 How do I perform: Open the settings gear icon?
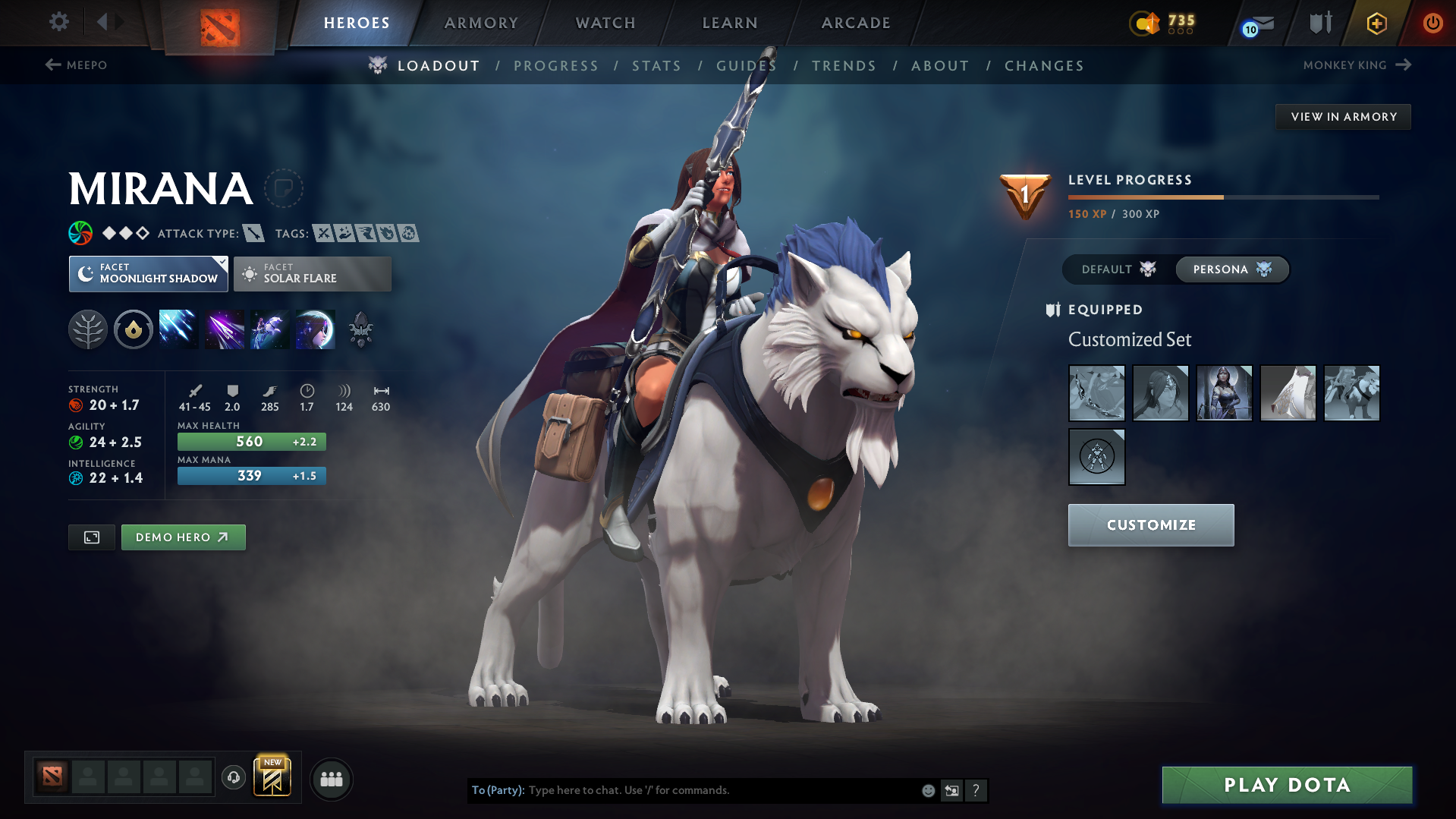[x=58, y=23]
